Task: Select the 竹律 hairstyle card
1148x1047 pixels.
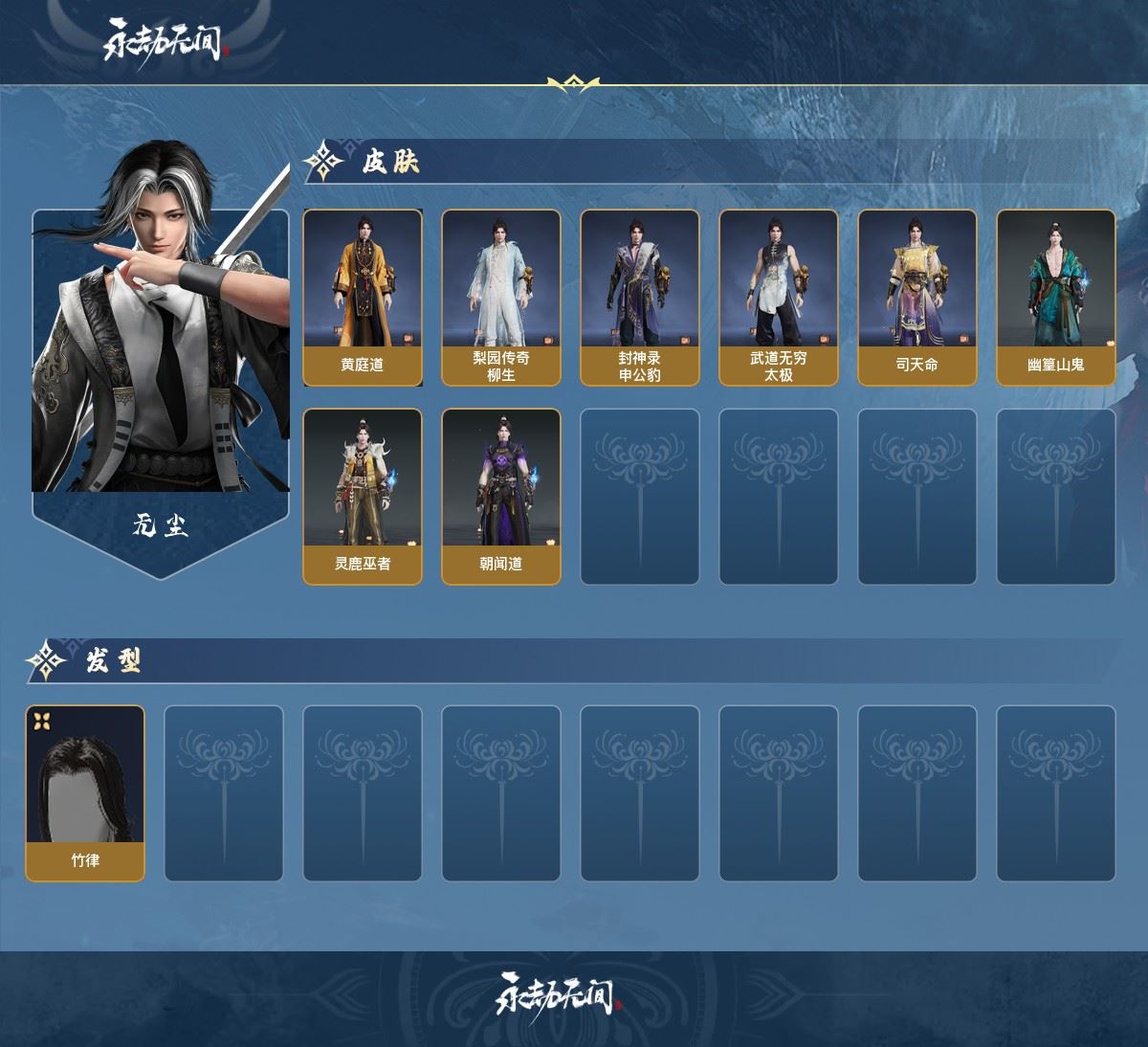Action: [x=85, y=793]
